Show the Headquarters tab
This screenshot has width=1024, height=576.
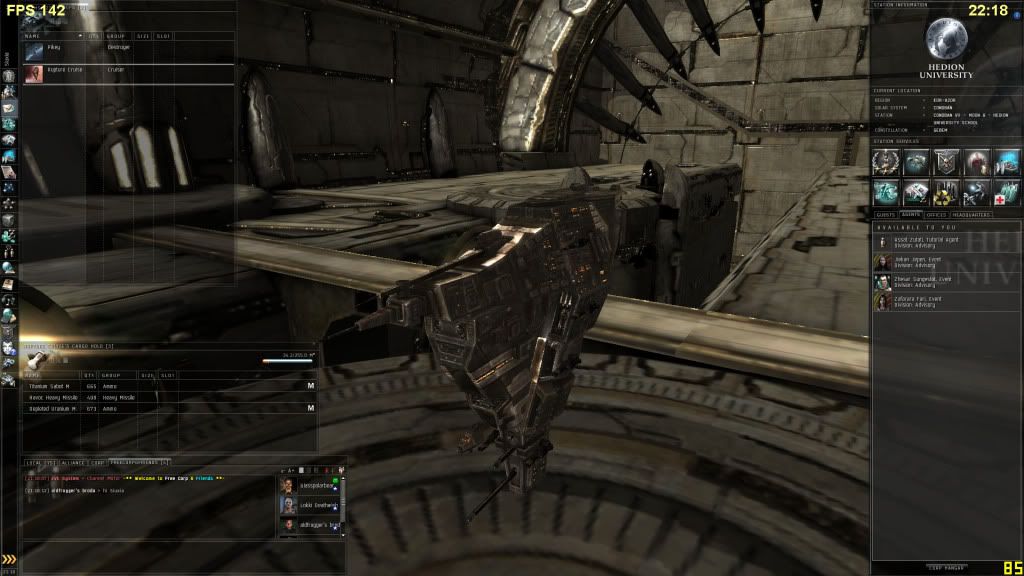click(971, 214)
